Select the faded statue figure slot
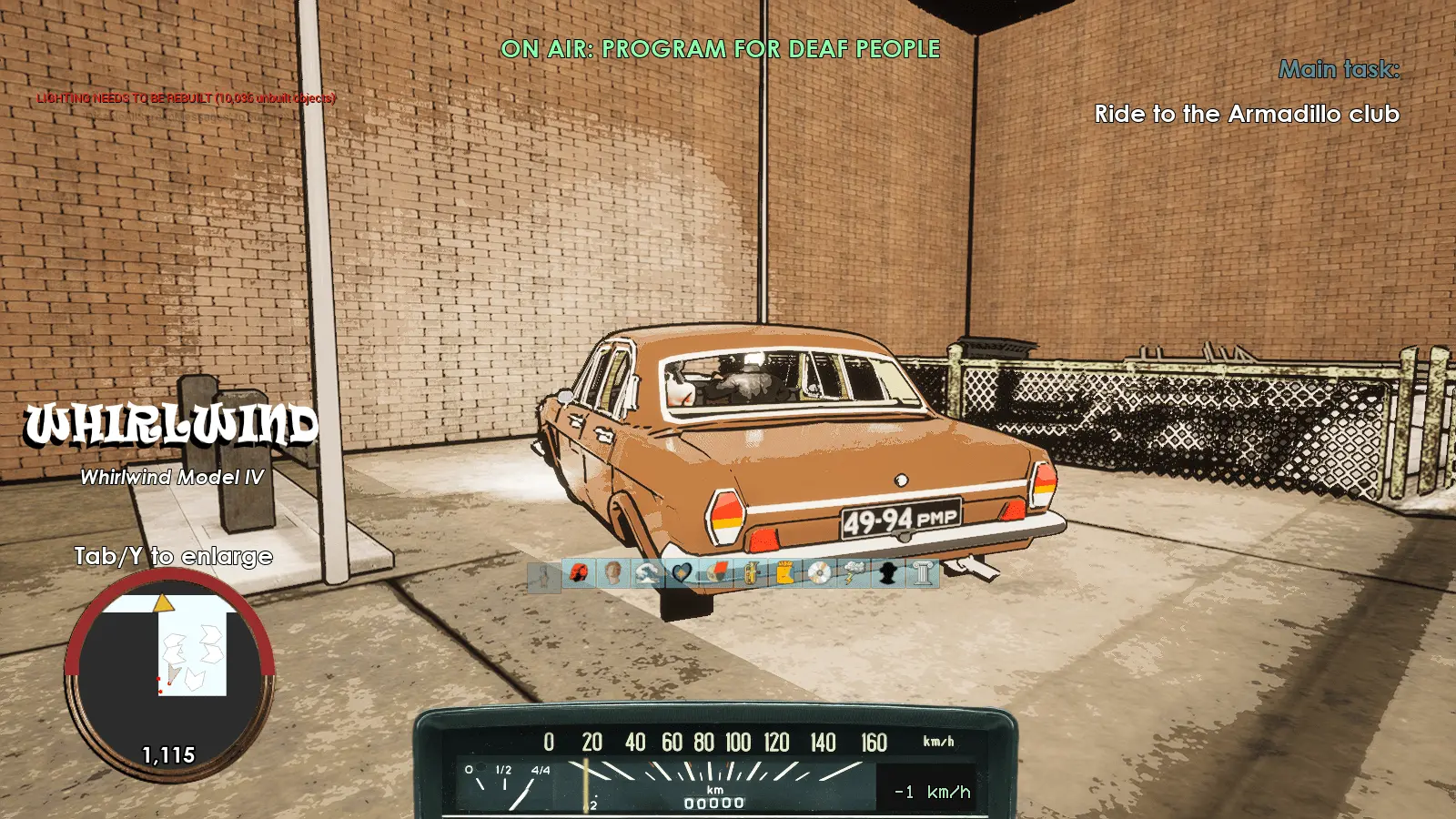The image size is (1456, 819). point(544,575)
